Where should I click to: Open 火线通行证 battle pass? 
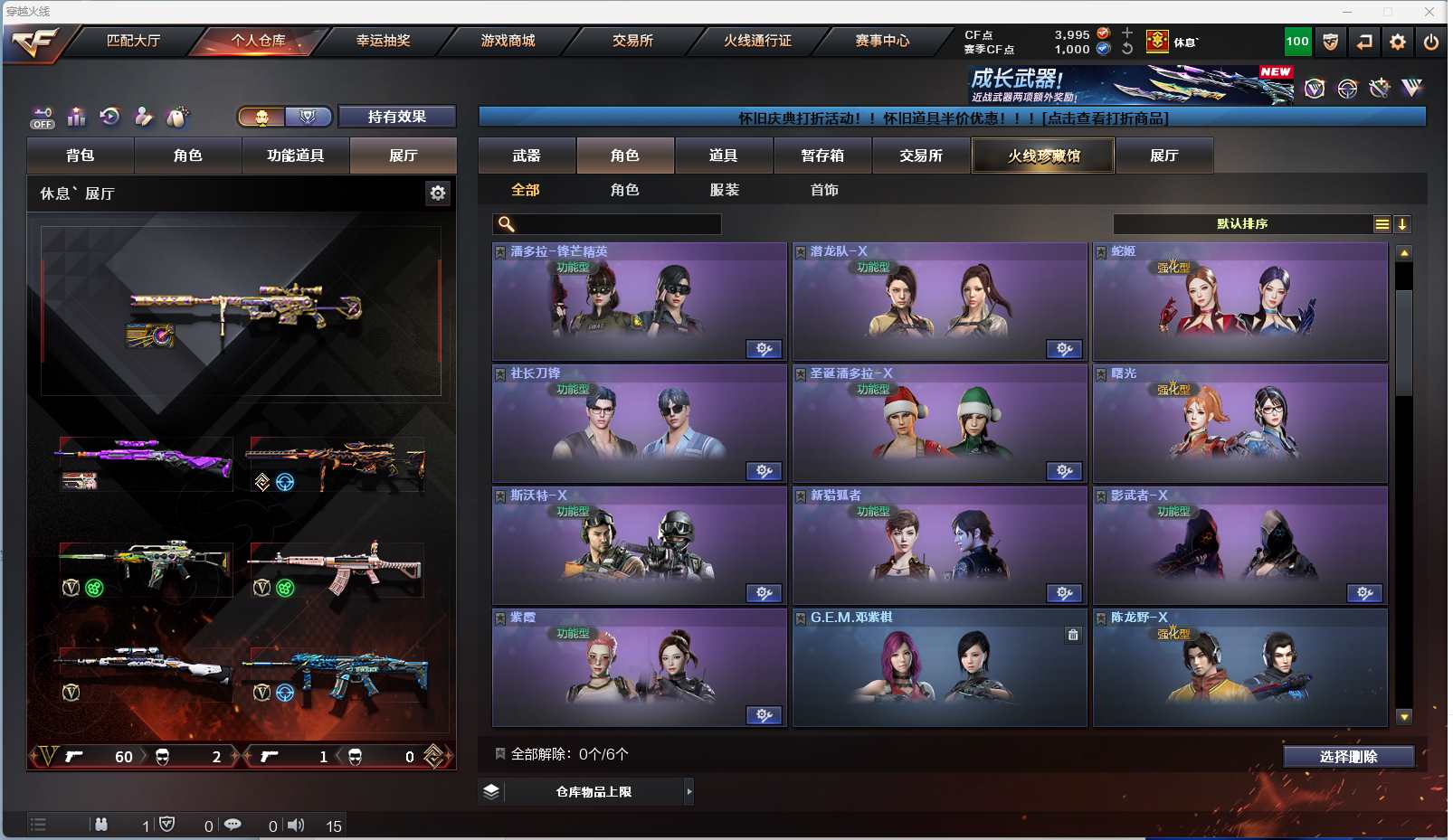[757, 41]
